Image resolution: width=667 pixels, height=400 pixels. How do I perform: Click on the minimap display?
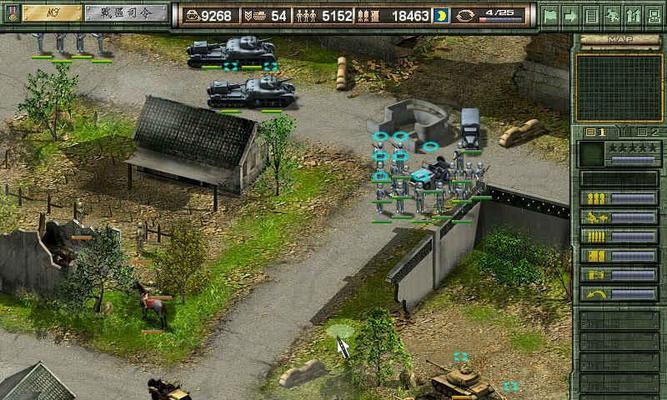(x=619, y=88)
